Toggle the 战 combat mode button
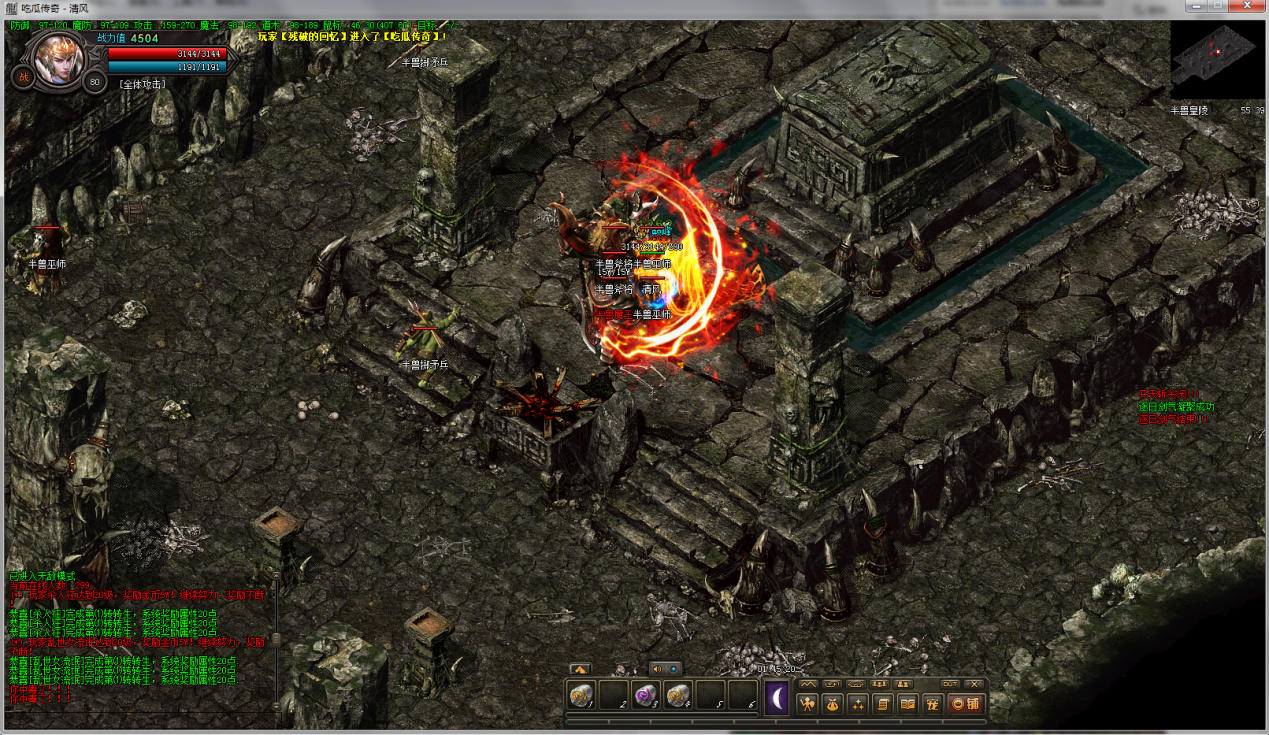 pyautogui.click(x=23, y=76)
